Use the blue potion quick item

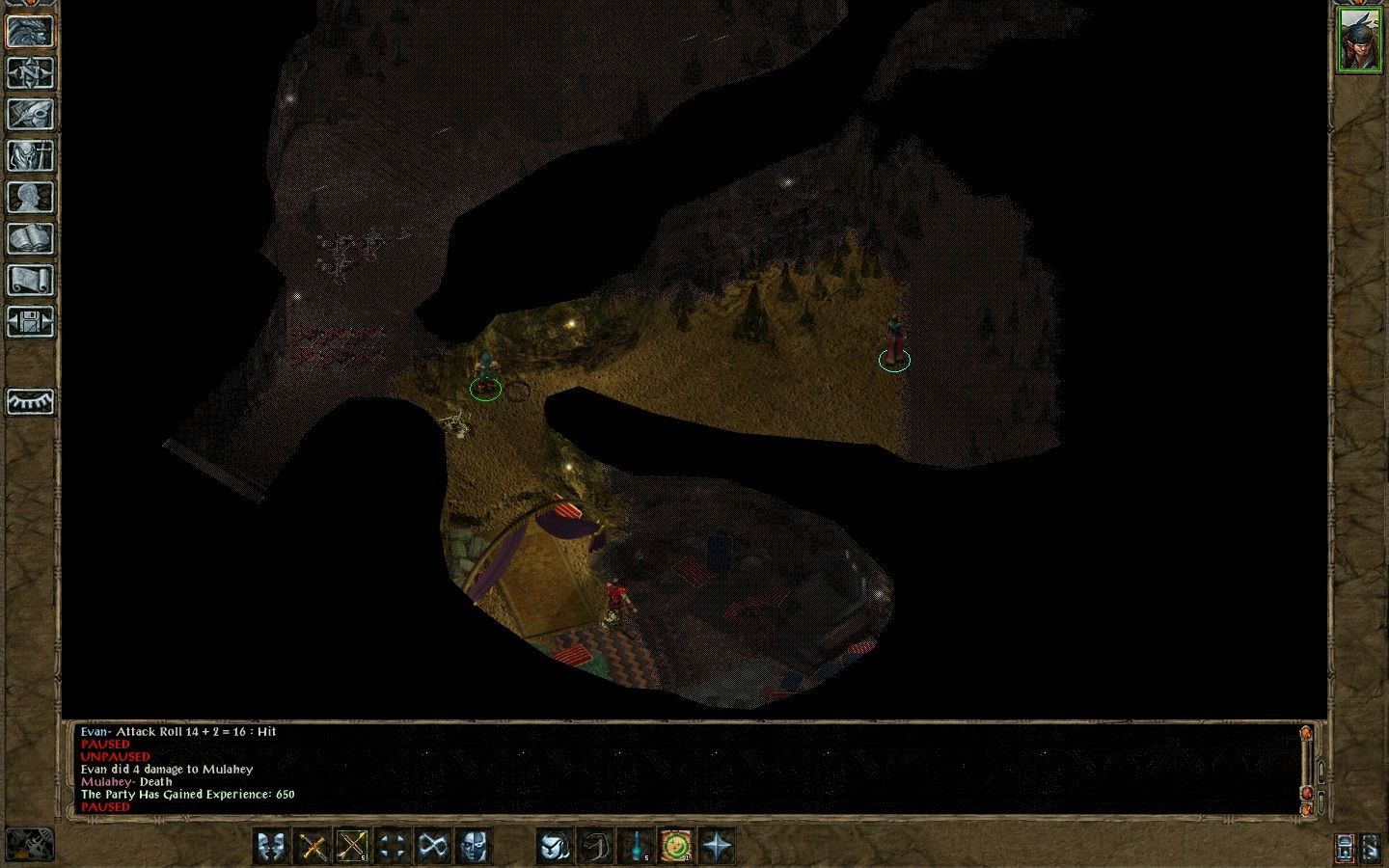(638, 847)
